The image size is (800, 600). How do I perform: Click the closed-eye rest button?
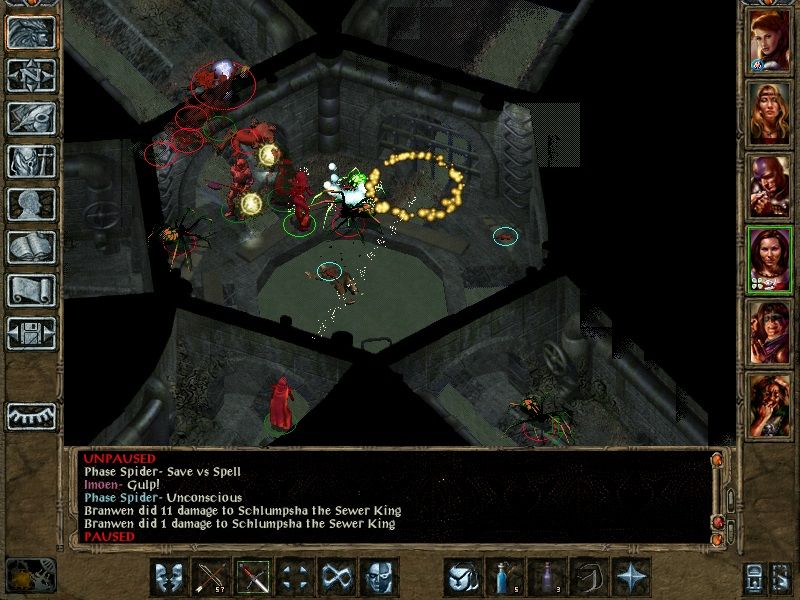[x=31, y=415]
